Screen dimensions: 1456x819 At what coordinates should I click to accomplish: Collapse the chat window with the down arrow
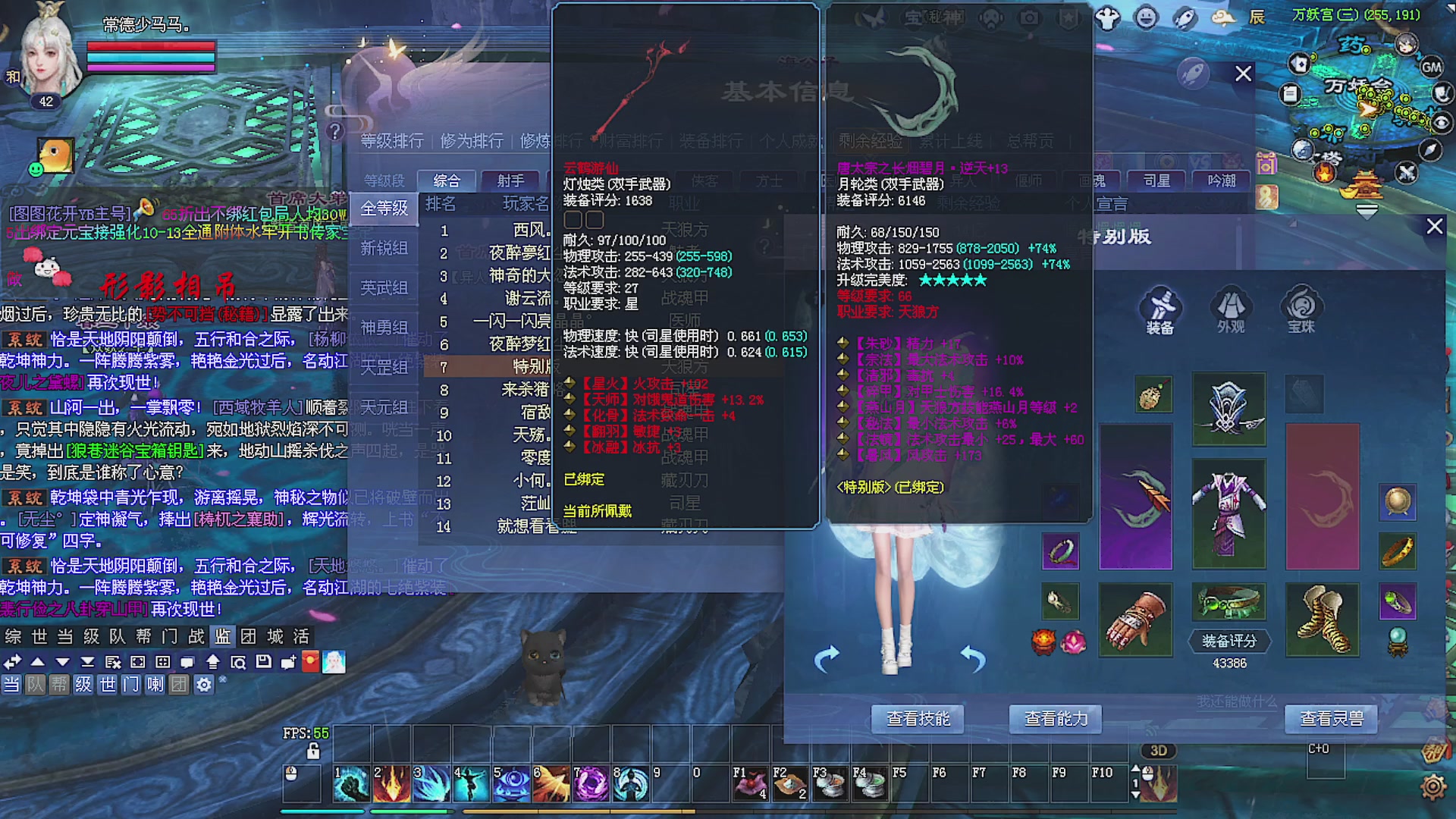(61, 662)
